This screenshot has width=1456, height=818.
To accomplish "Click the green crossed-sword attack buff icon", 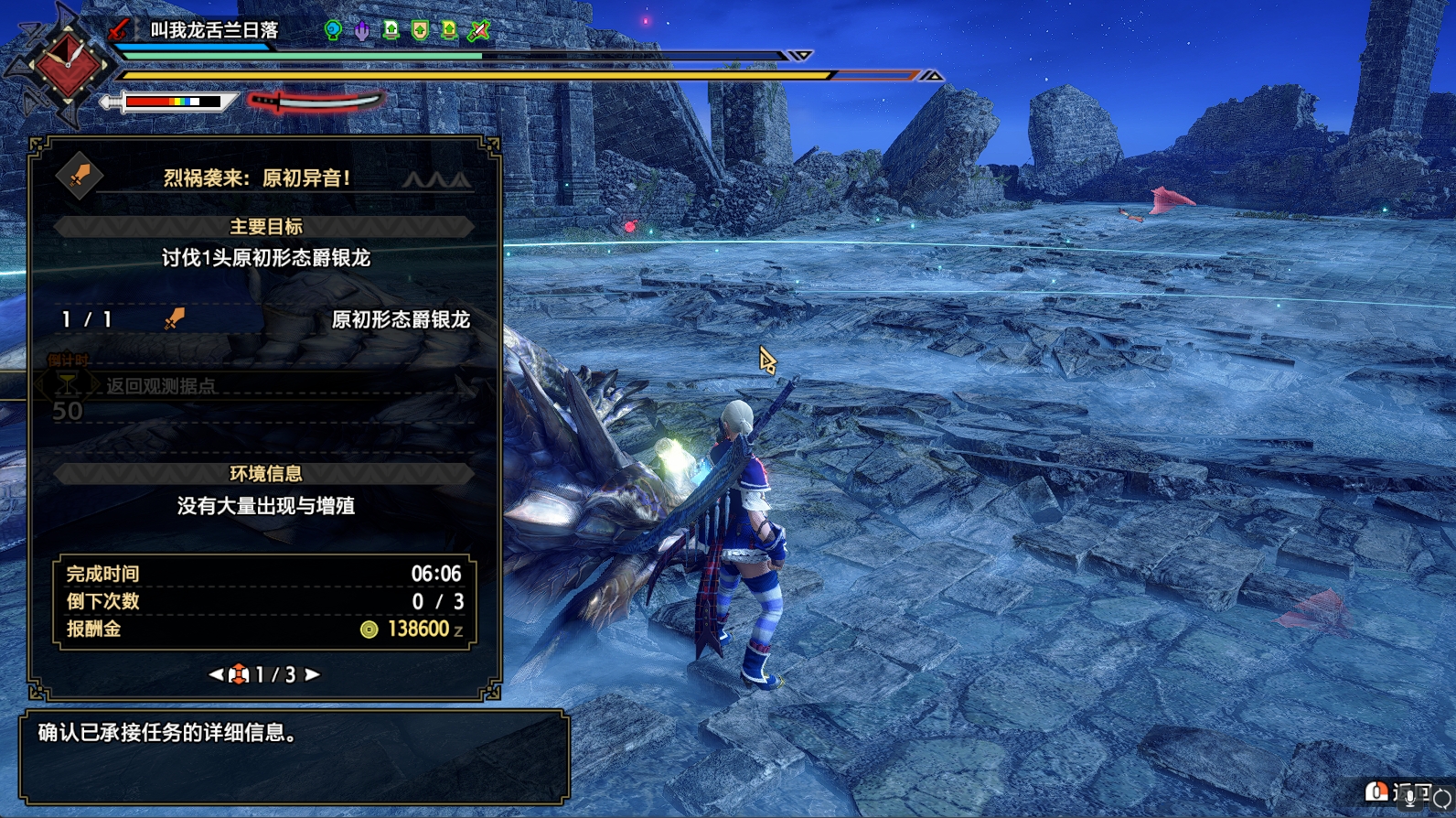I will [478, 30].
